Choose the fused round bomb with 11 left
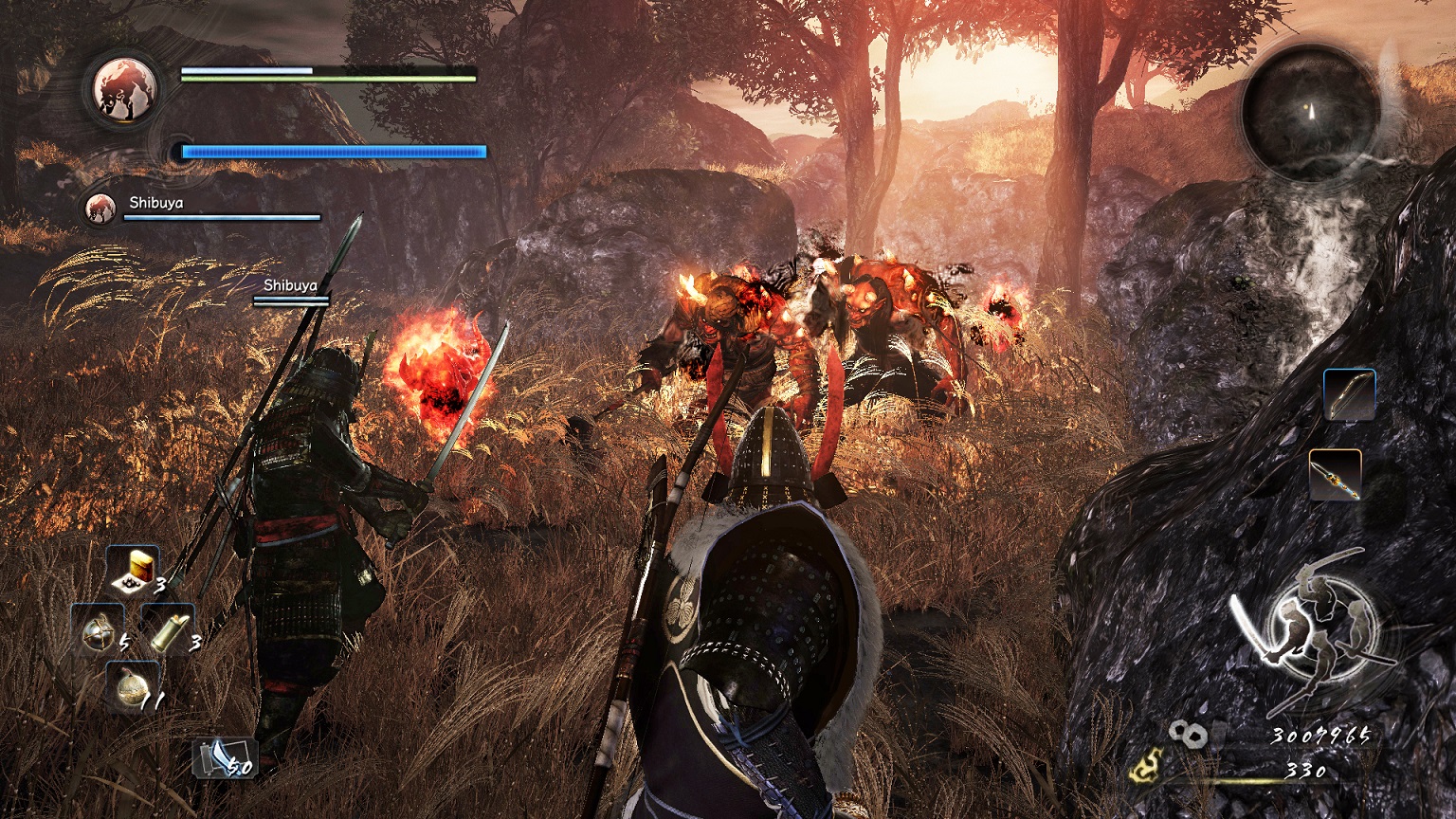Viewport: 1456px width, 819px height. pyautogui.click(x=132, y=686)
